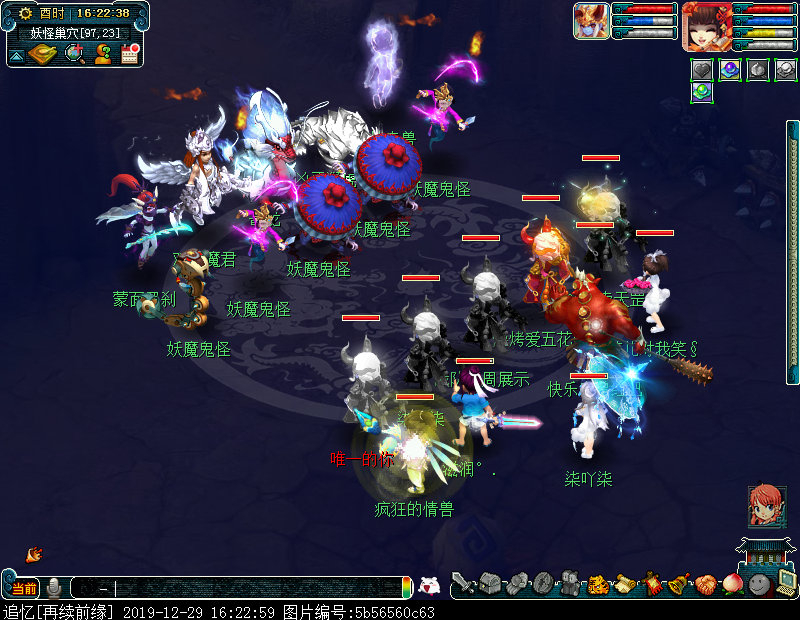Switch the chat channel button labeled 当前
This screenshot has height=620, width=800.
point(22,588)
